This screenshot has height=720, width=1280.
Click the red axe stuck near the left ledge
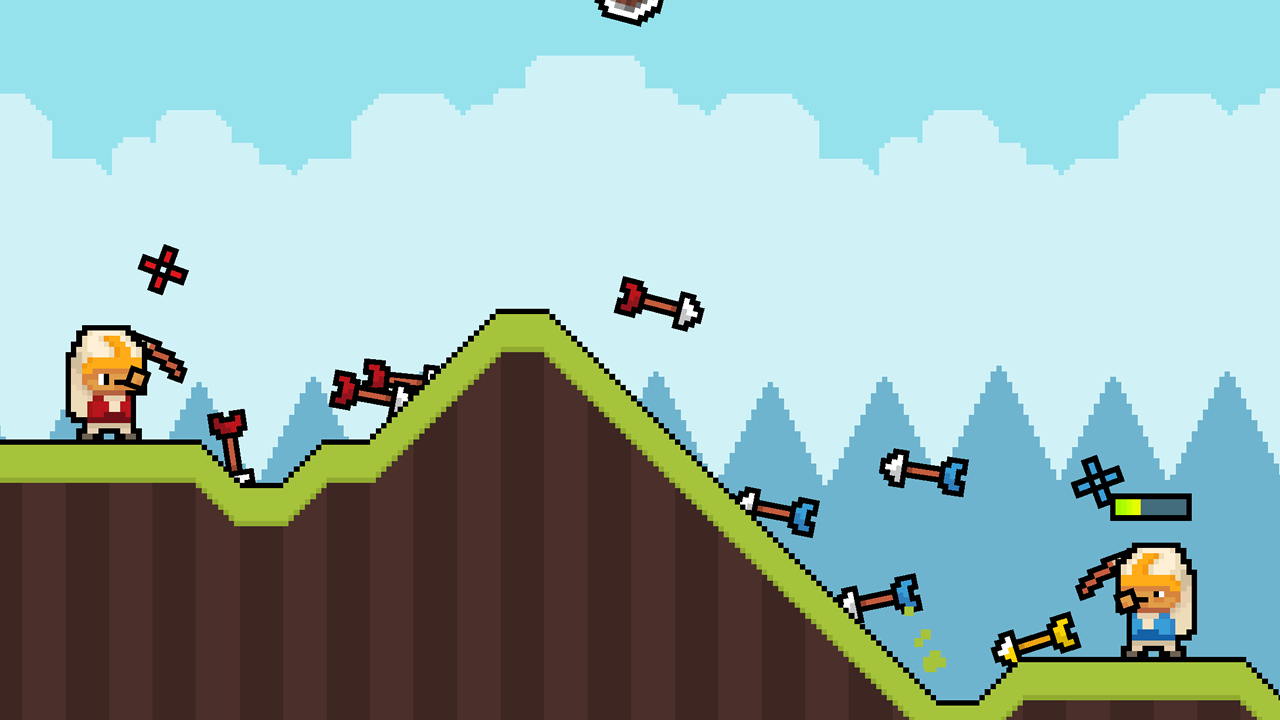pos(230,440)
